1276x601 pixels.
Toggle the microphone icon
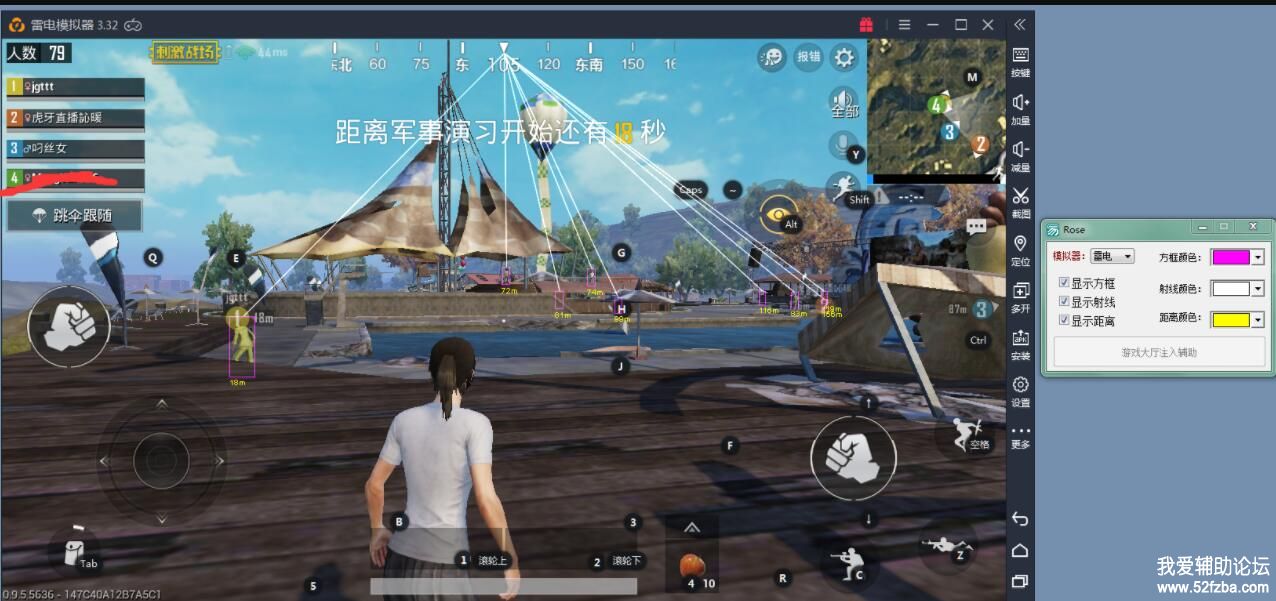pos(843,144)
